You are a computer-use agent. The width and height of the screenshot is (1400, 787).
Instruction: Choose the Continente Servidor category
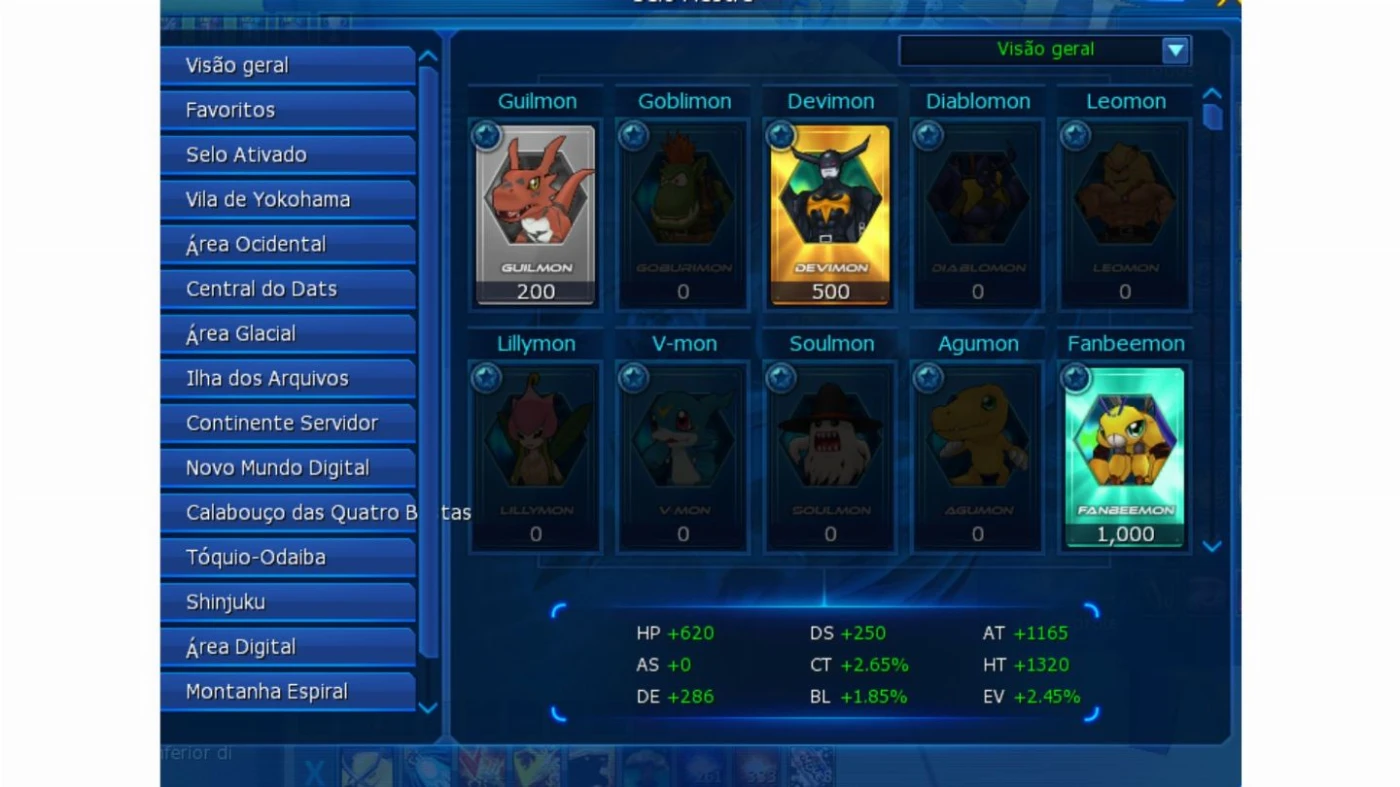click(x=287, y=423)
